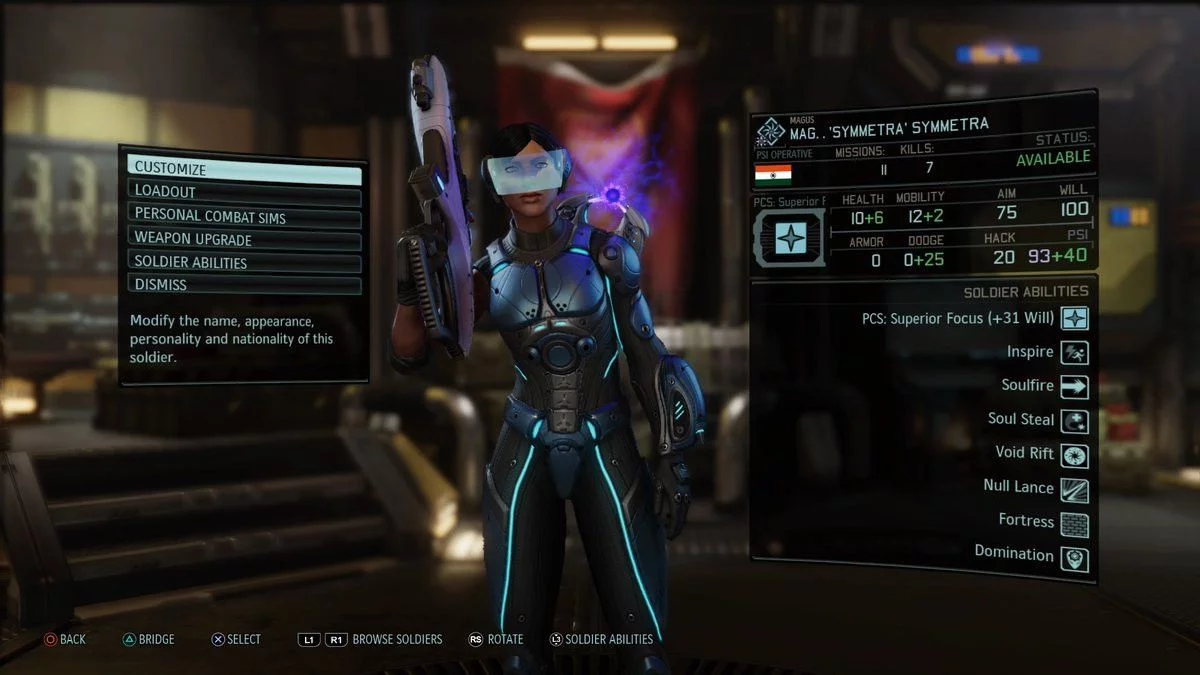The image size is (1200, 675).
Task: Select the Soulfire ability icon
Action: 1075,387
